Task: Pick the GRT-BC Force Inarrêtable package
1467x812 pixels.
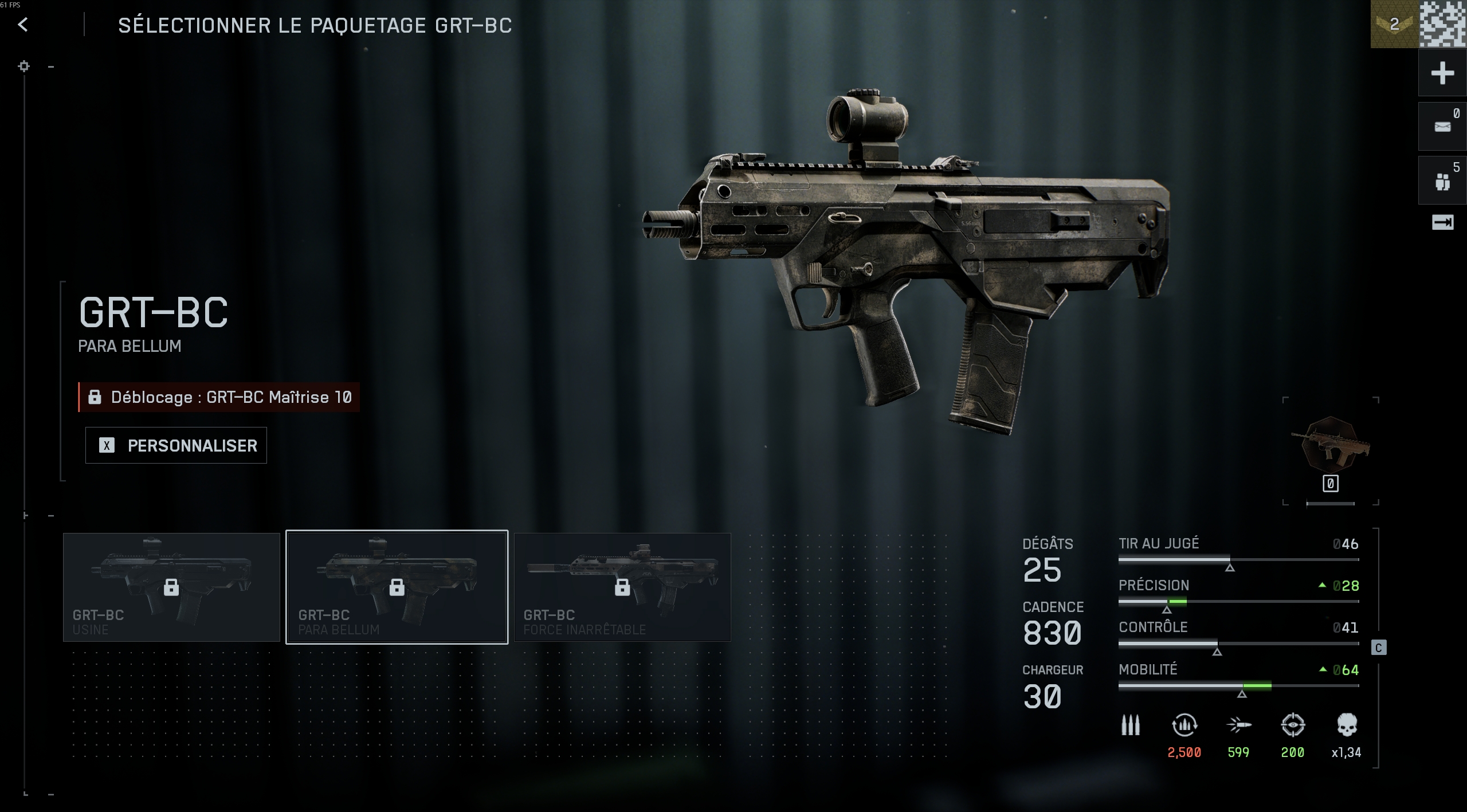Action: point(622,587)
